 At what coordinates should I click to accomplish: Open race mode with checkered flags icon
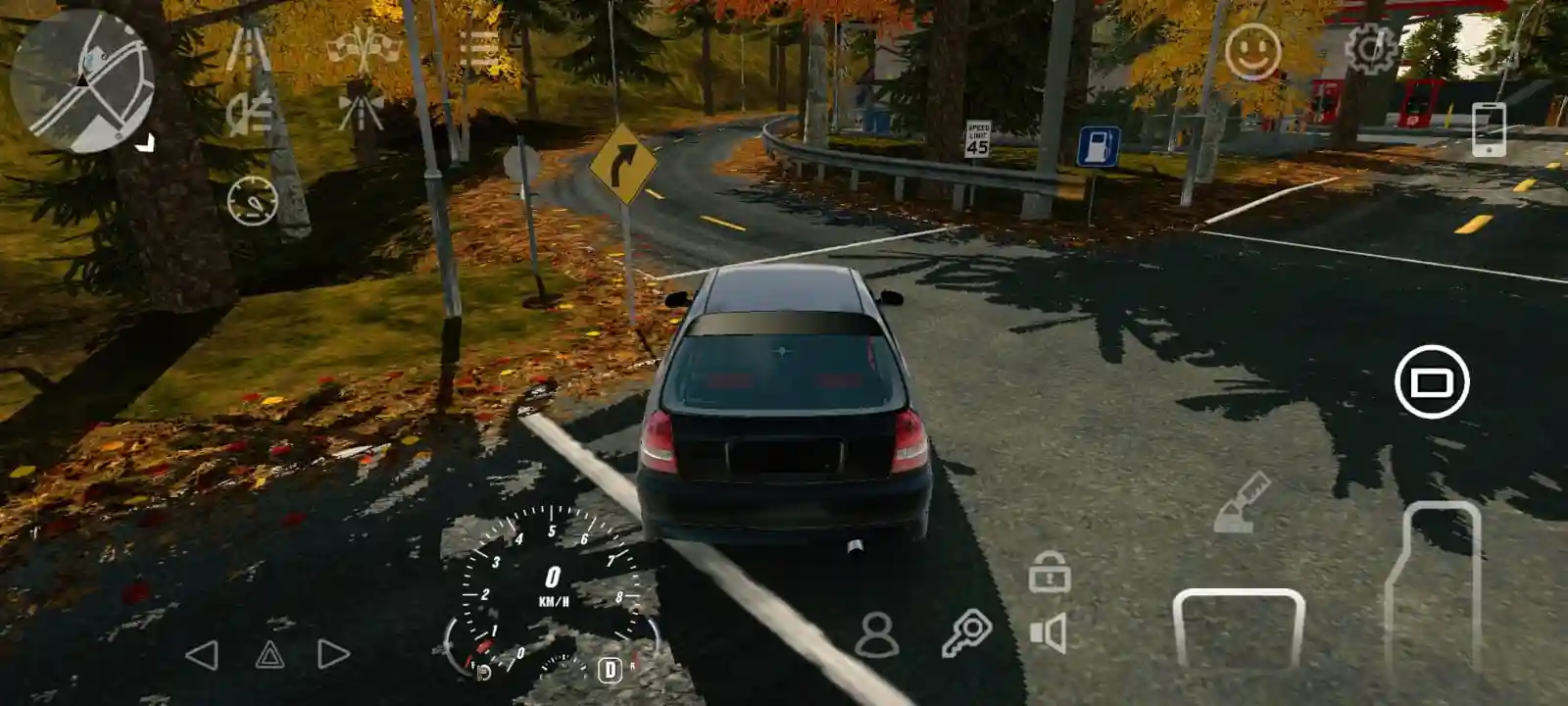tap(363, 44)
